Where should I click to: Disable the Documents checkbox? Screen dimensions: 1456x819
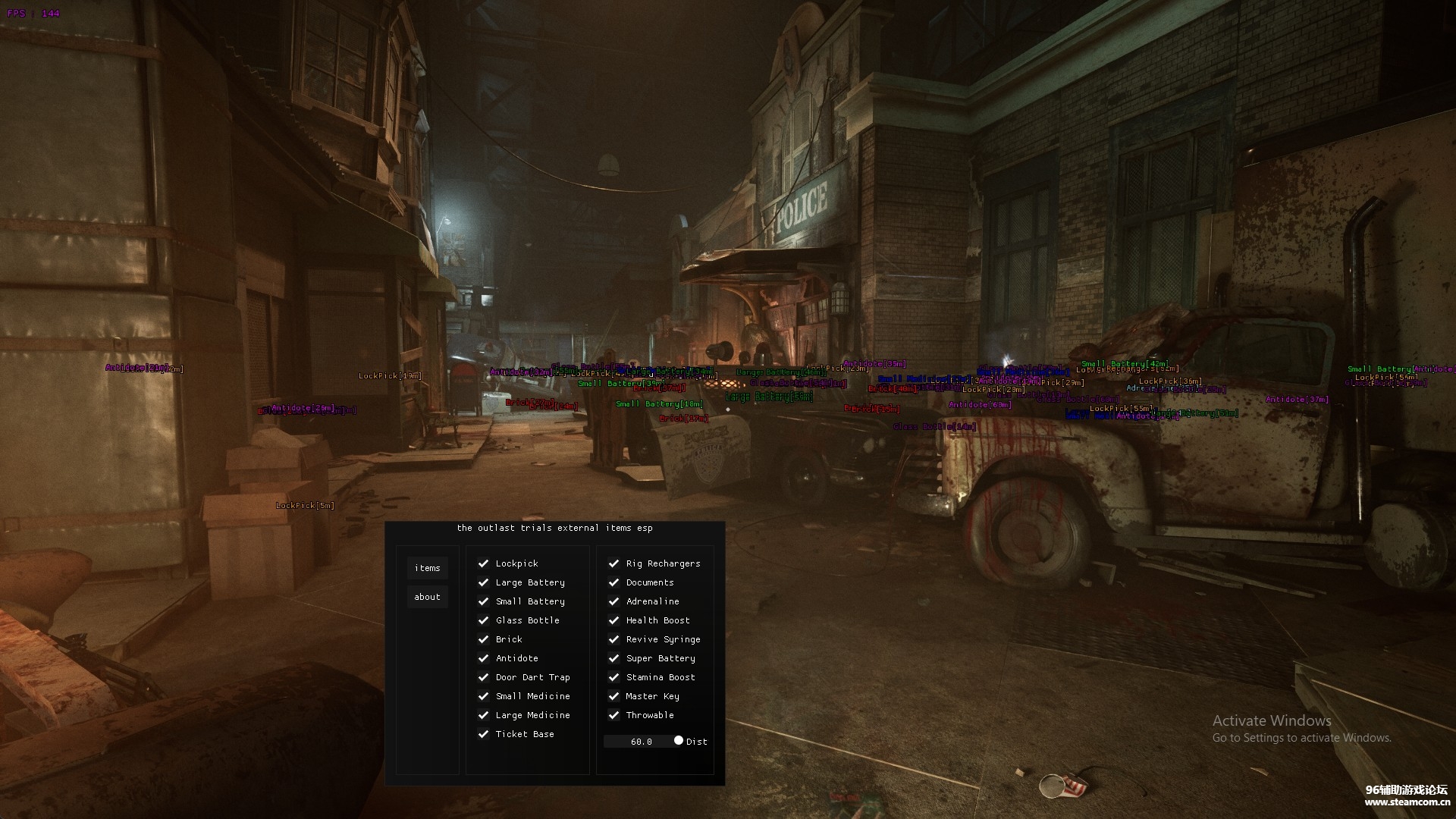(613, 582)
